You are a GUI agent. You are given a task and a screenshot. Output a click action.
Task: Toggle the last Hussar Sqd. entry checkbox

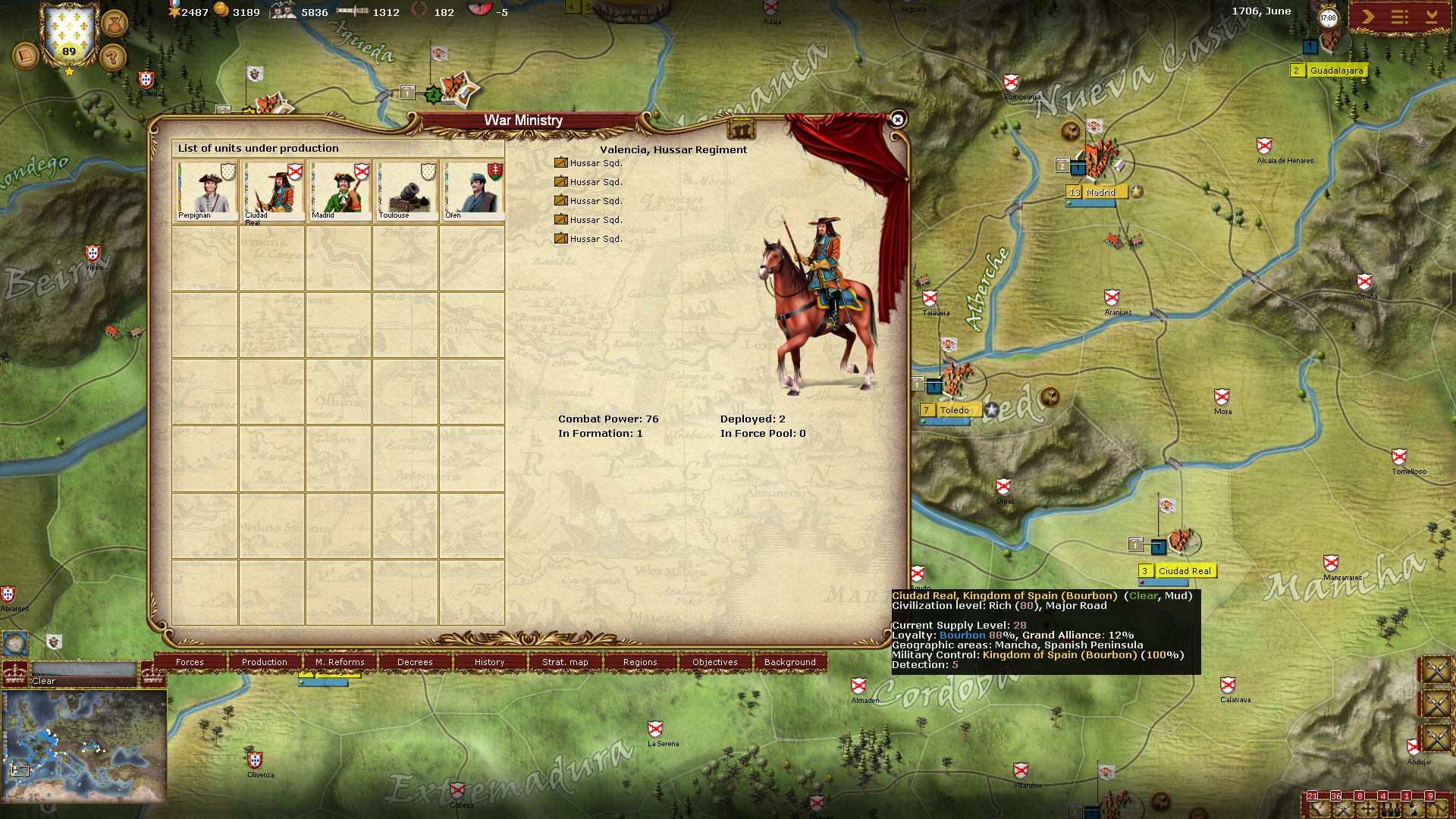pos(562,237)
